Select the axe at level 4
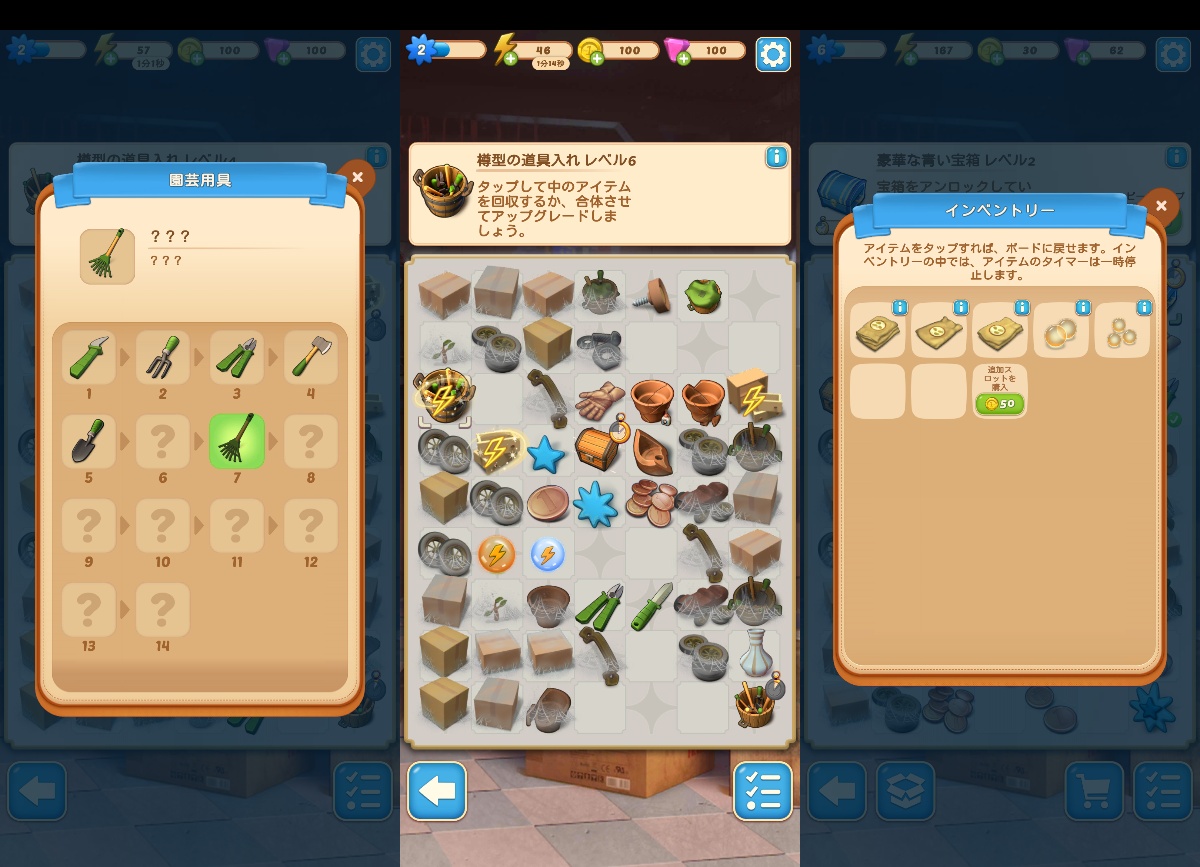This screenshot has width=1200, height=867. point(310,357)
